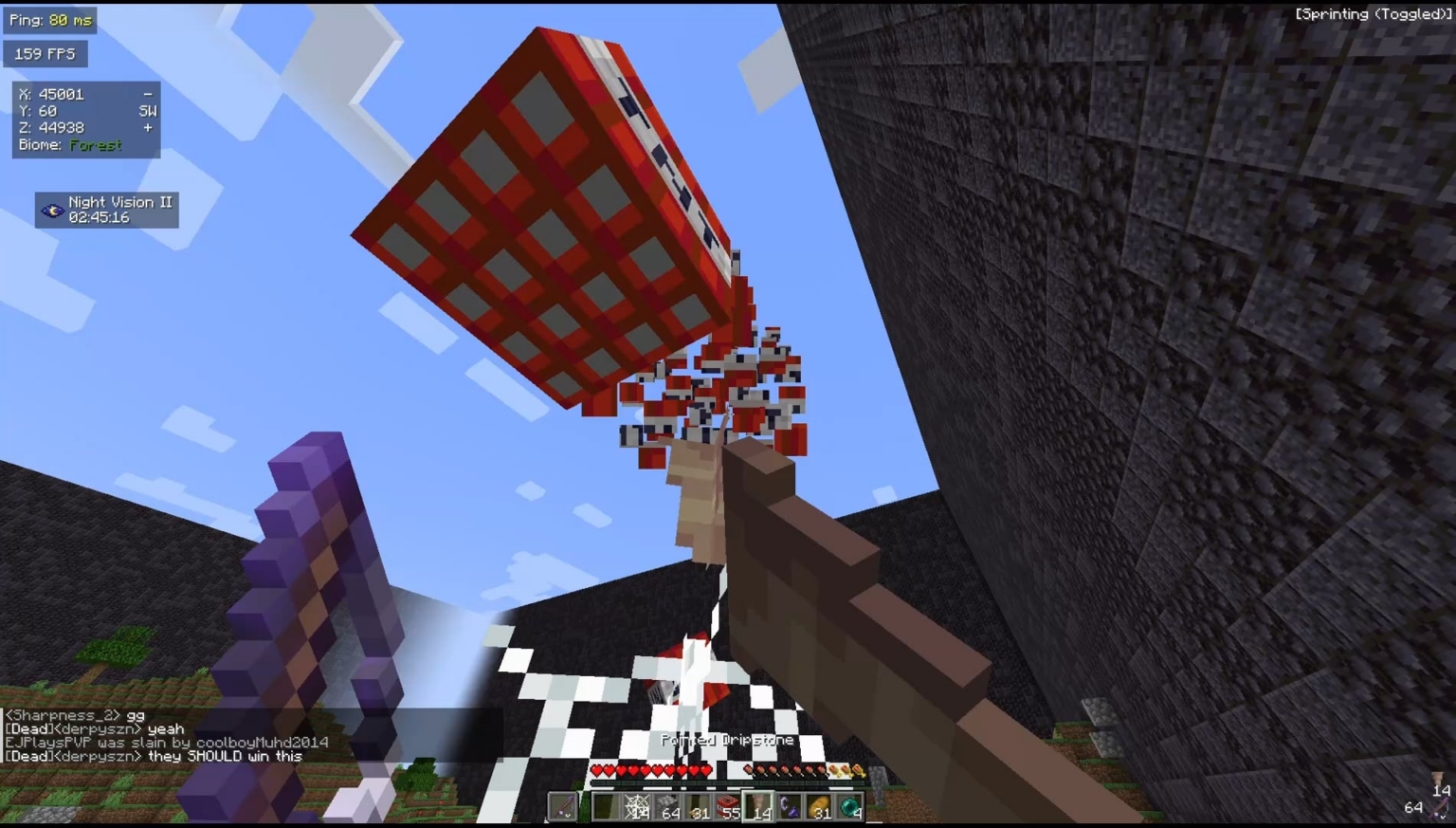Toggle the 159 FPS counter
Viewport: 1456px width, 828px height.
[45, 53]
